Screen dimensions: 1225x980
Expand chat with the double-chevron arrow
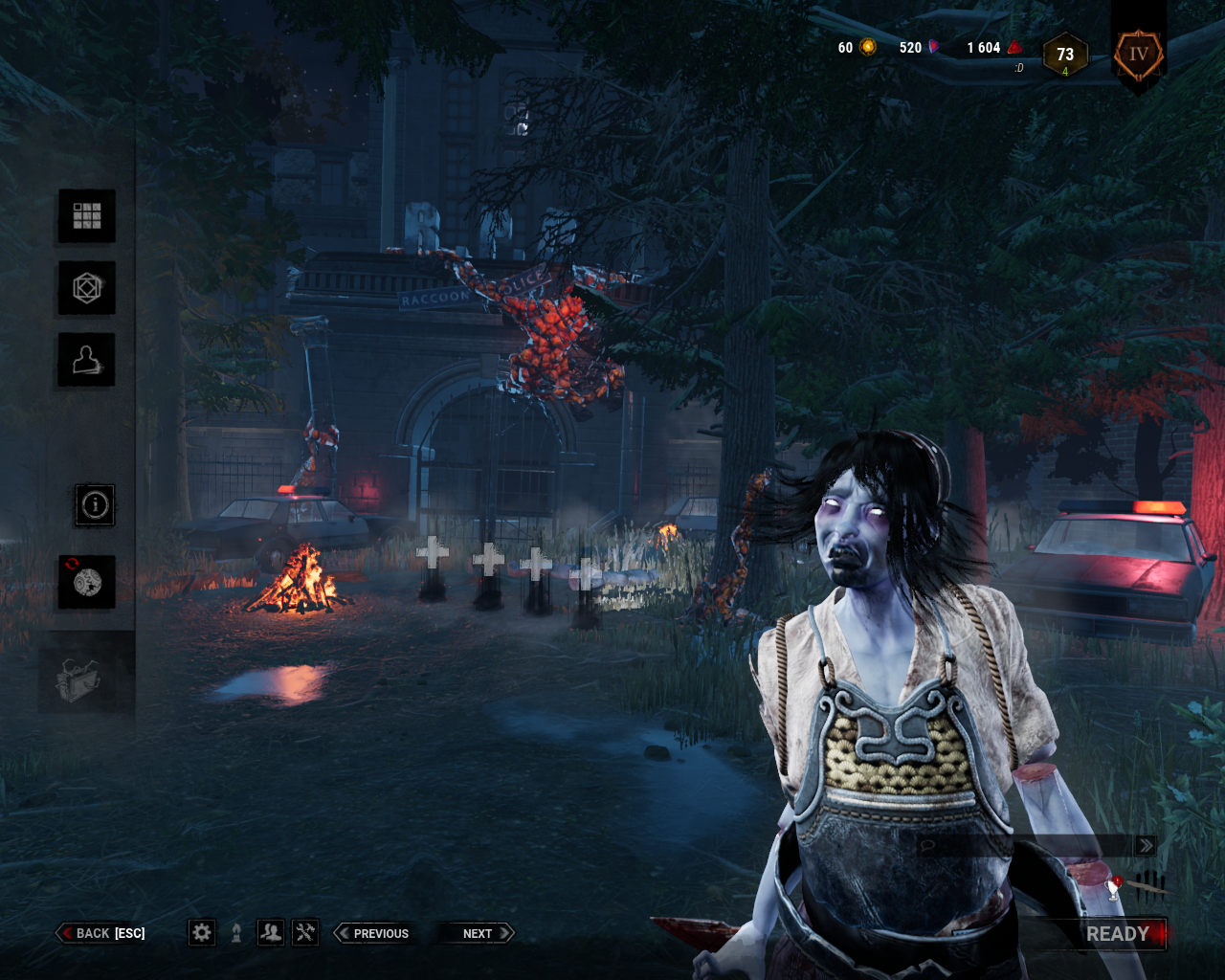(x=1146, y=845)
